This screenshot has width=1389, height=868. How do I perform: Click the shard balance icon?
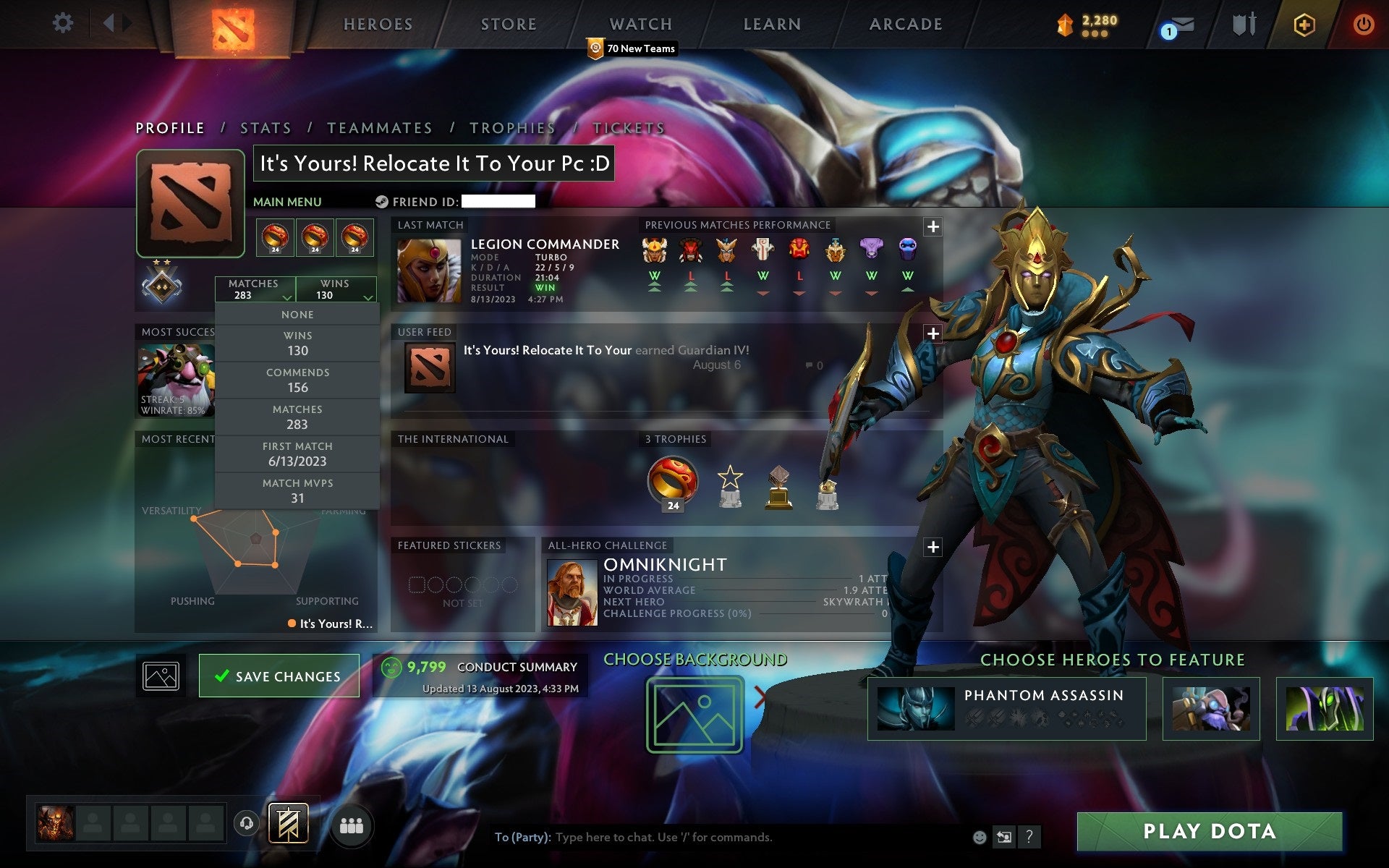[x=1063, y=23]
